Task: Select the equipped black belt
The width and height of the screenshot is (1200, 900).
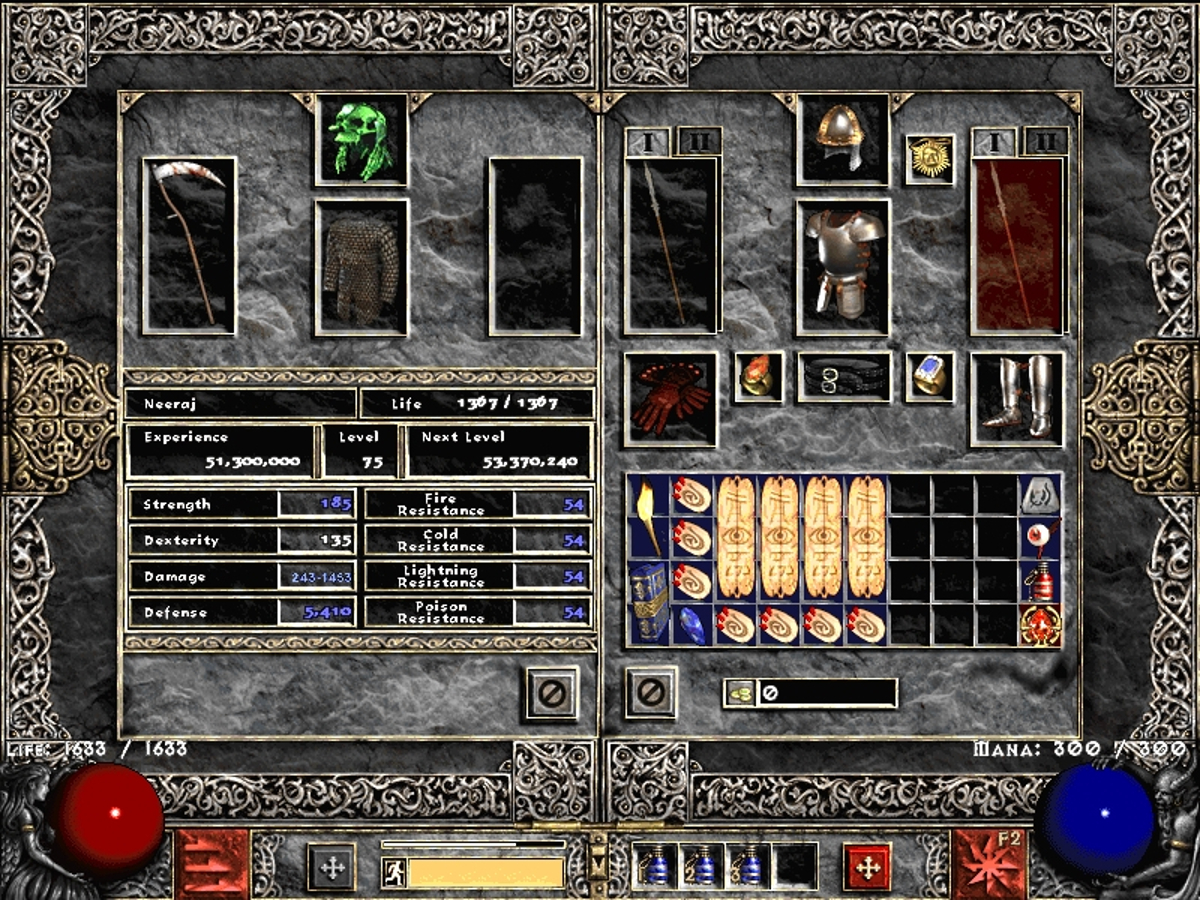Action: [x=843, y=376]
